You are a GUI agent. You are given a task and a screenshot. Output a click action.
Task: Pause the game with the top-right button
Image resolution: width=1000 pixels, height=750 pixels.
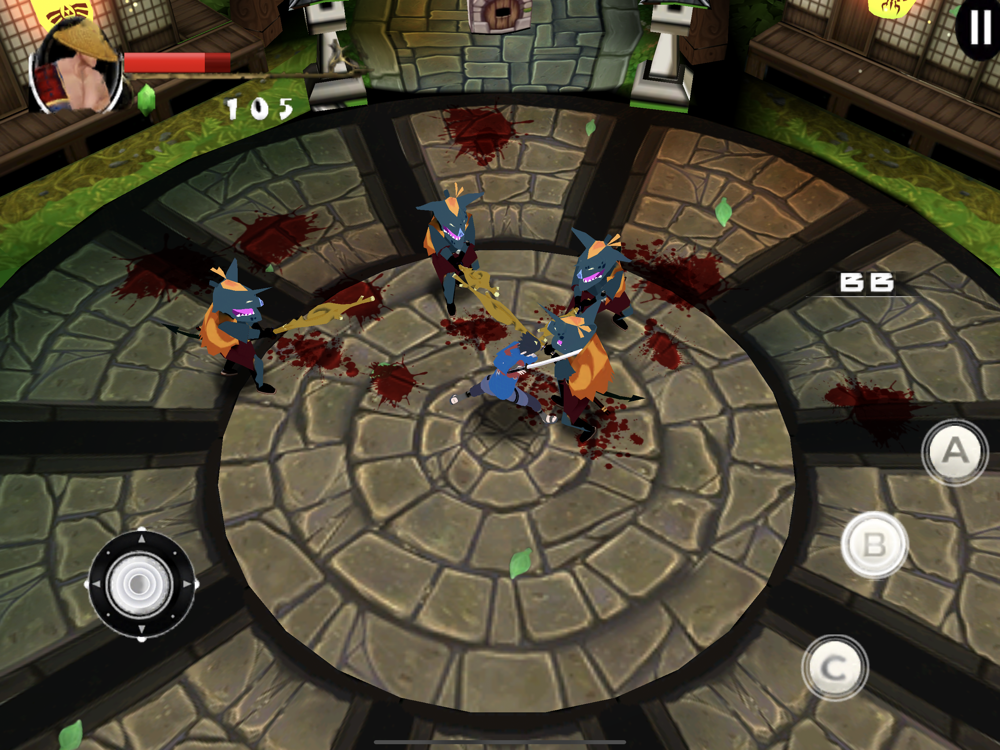(979, 27)
